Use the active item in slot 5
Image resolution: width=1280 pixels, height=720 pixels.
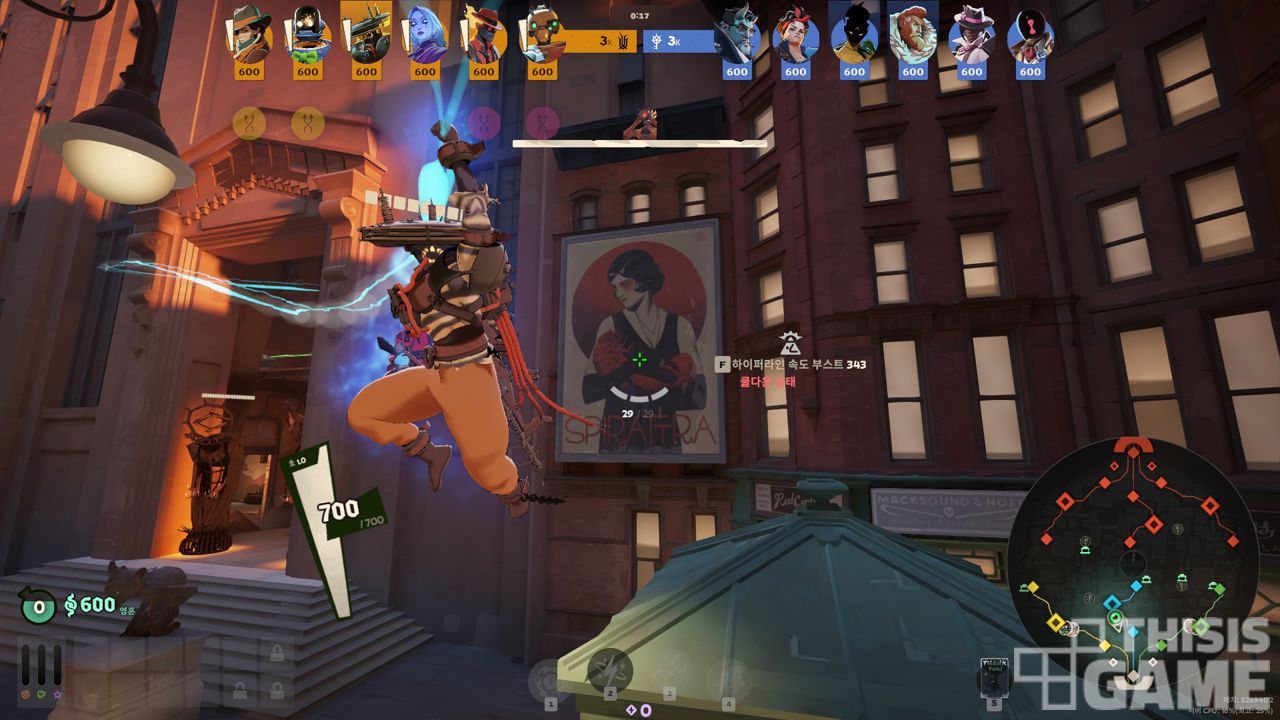(994, 679)
